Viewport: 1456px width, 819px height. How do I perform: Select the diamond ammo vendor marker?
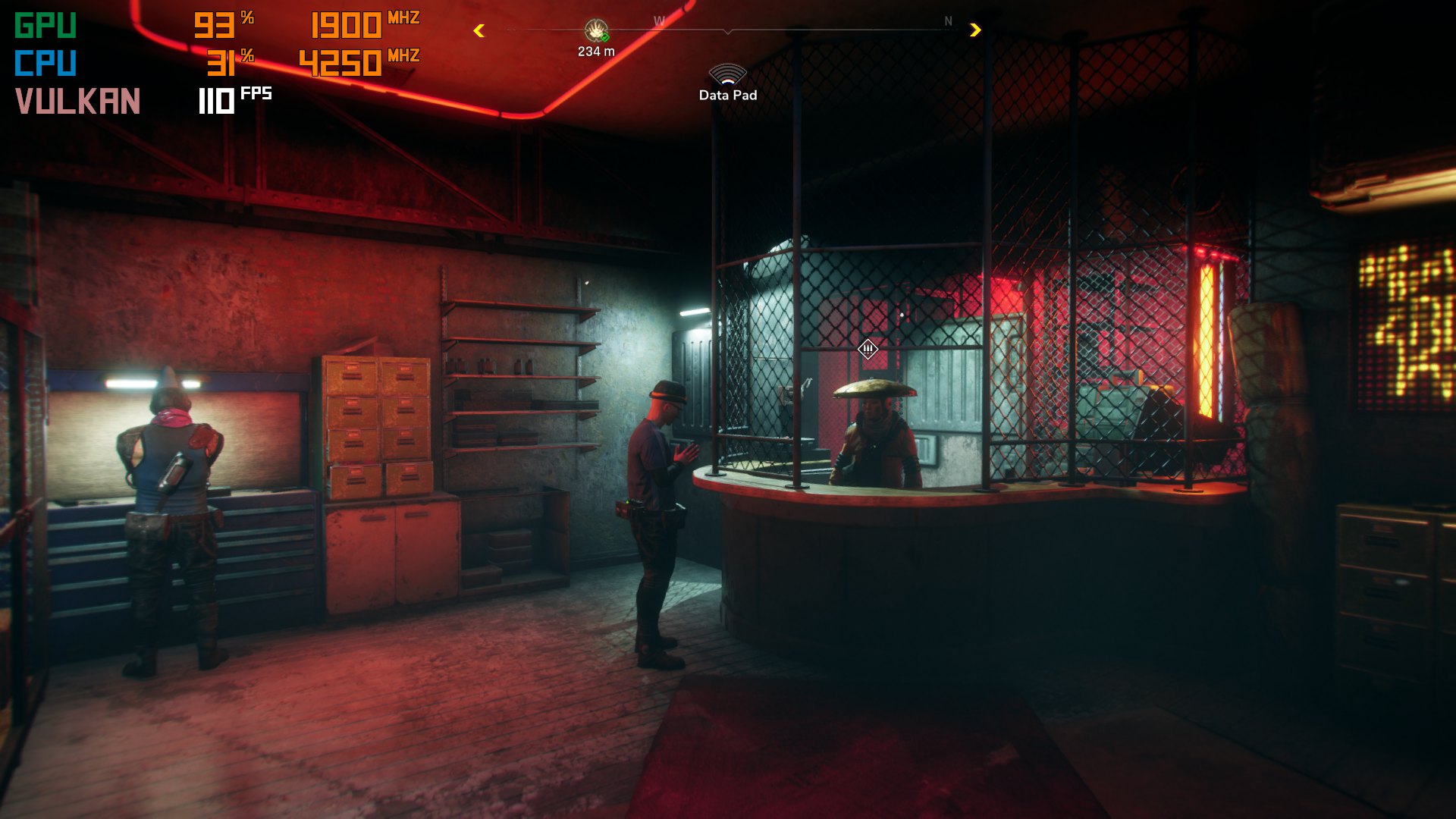click(868, 349)
